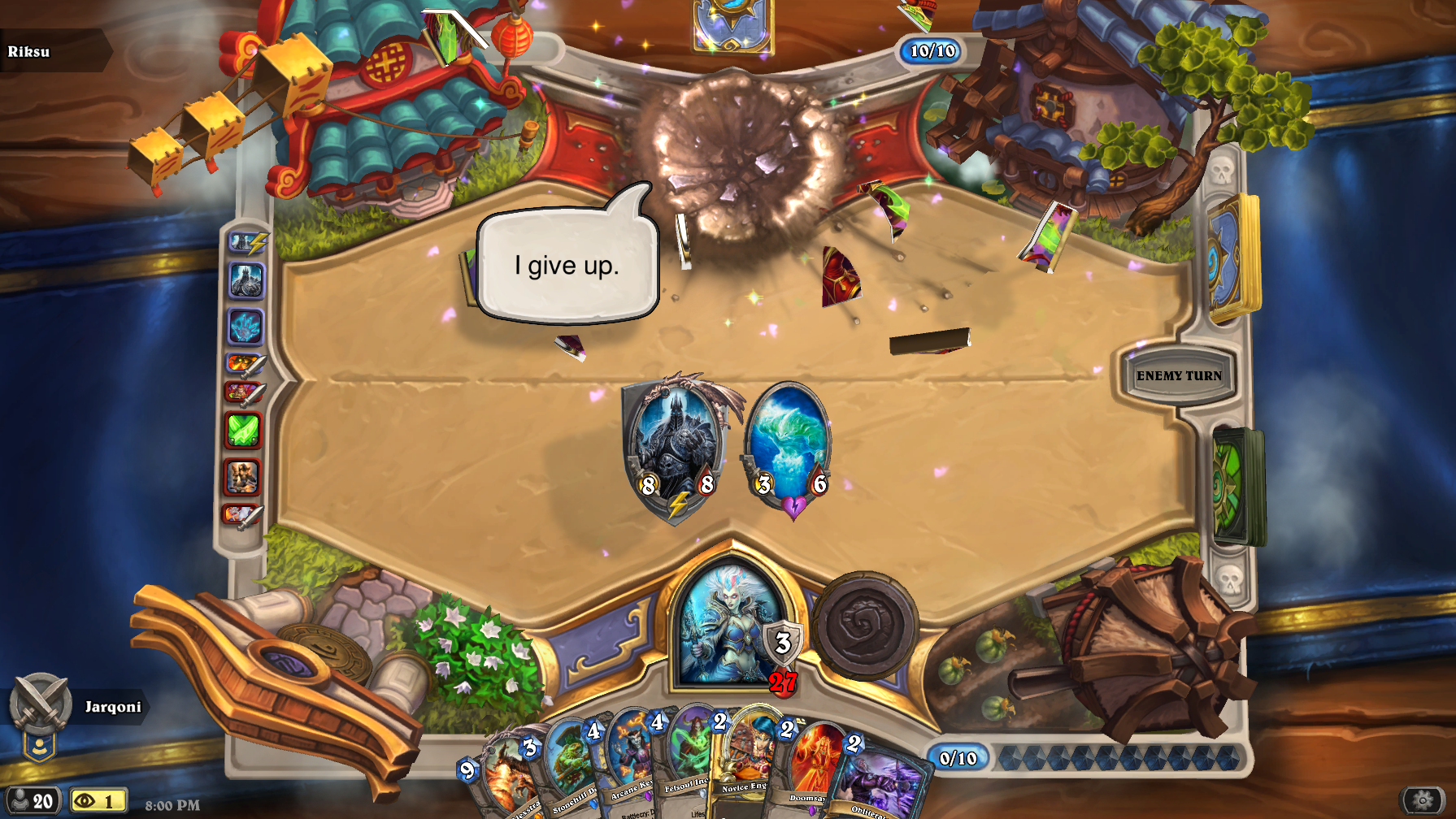Select the Frost Lich Jaina hero portrait
This screenshot has height=819, width=1456.
[x=728, y=626]
